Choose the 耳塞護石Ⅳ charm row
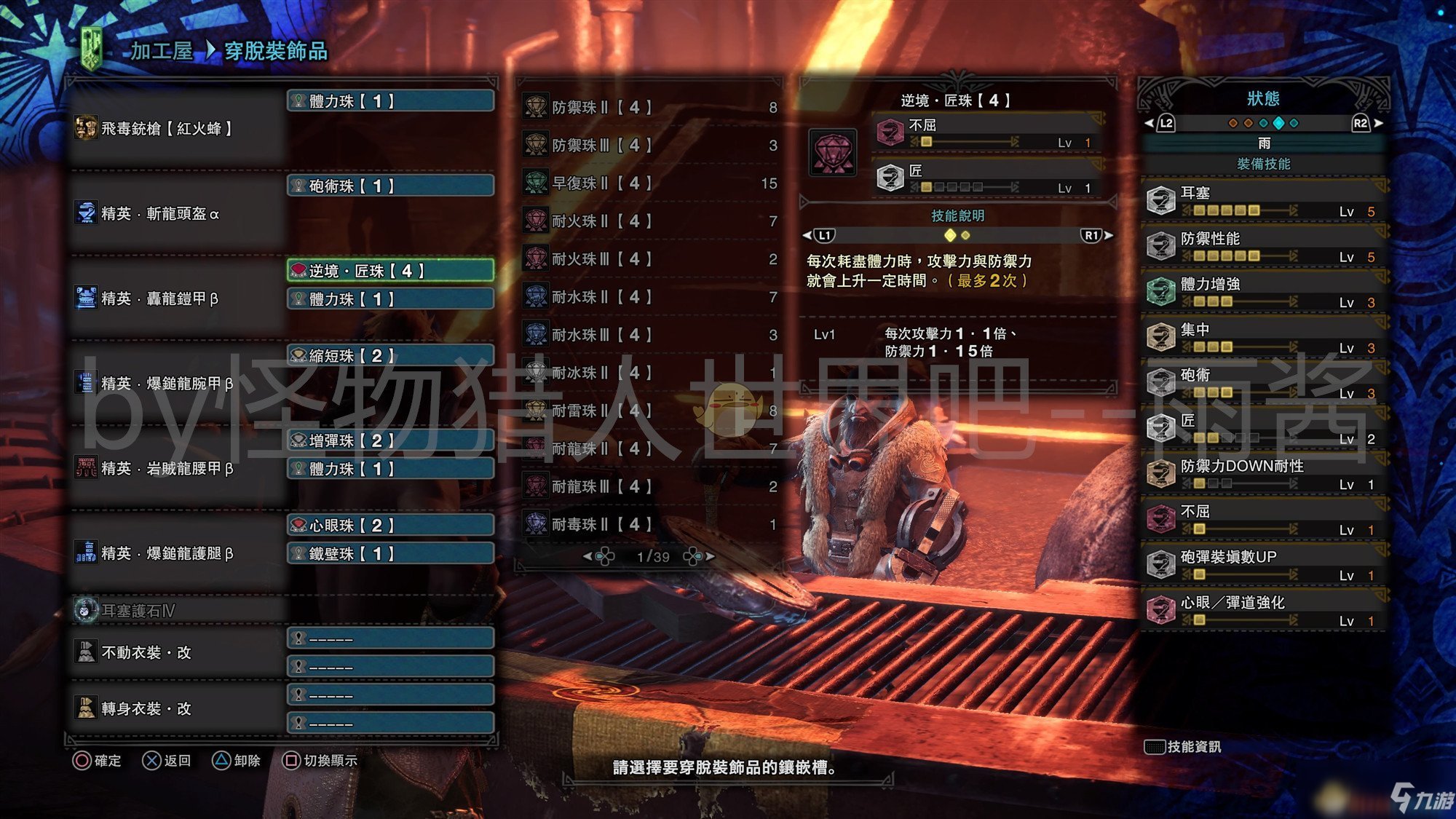The image size is (1456, 819). click(x=175, y=611)
